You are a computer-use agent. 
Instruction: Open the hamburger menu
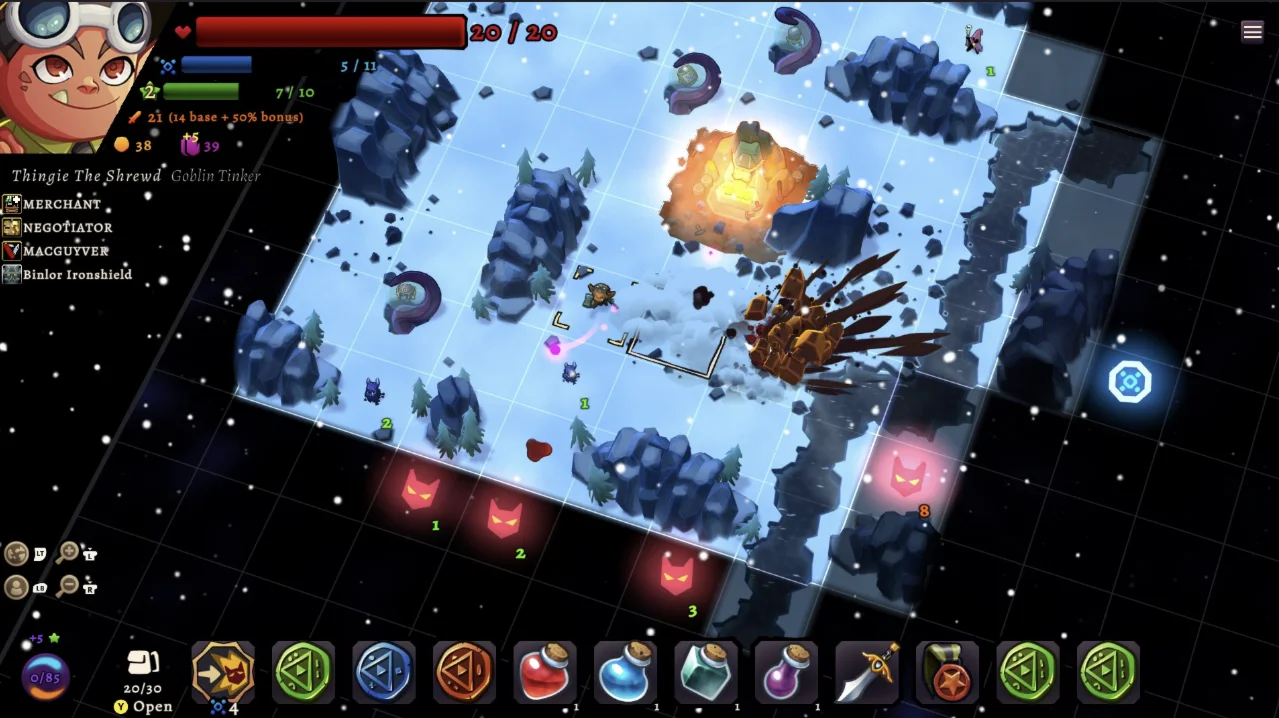(x=1252, y=32)
